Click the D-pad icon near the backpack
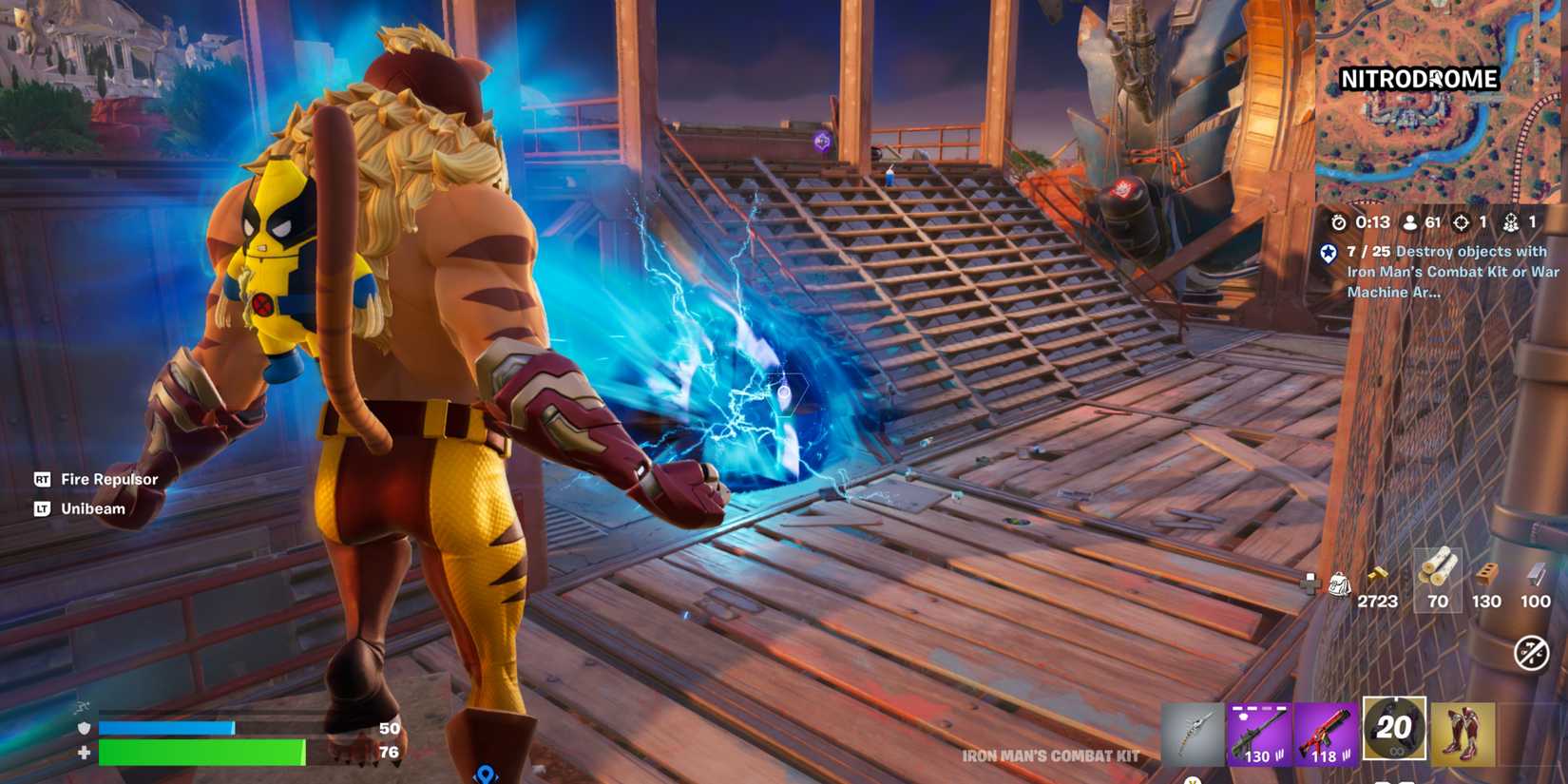This screenshot has height=784, width=1568. pos(1311,582)
